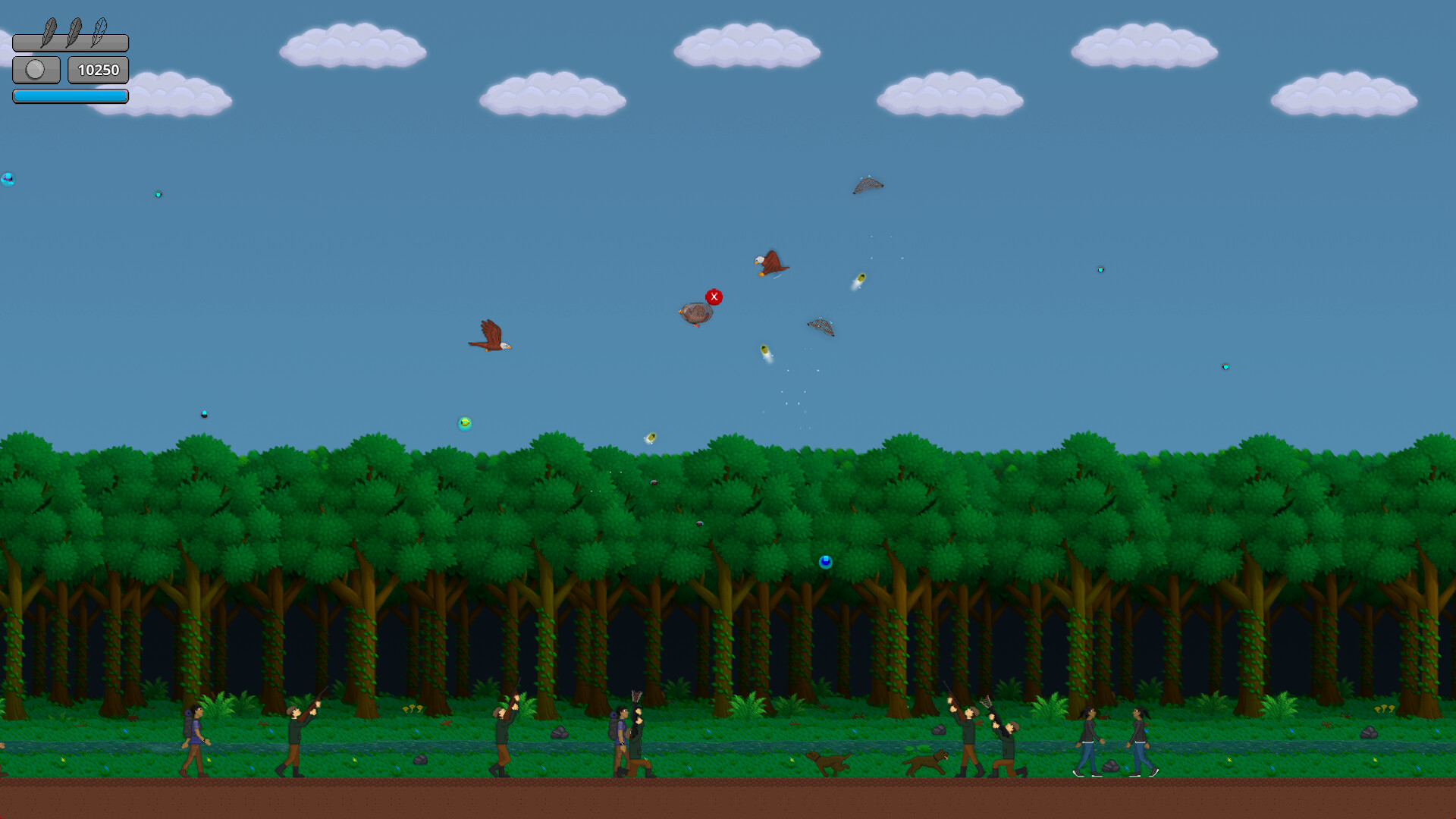Screen dimensions: 1456x819
Task: Click the red X marker on the trapped bird
Action: tap(713, 297)
